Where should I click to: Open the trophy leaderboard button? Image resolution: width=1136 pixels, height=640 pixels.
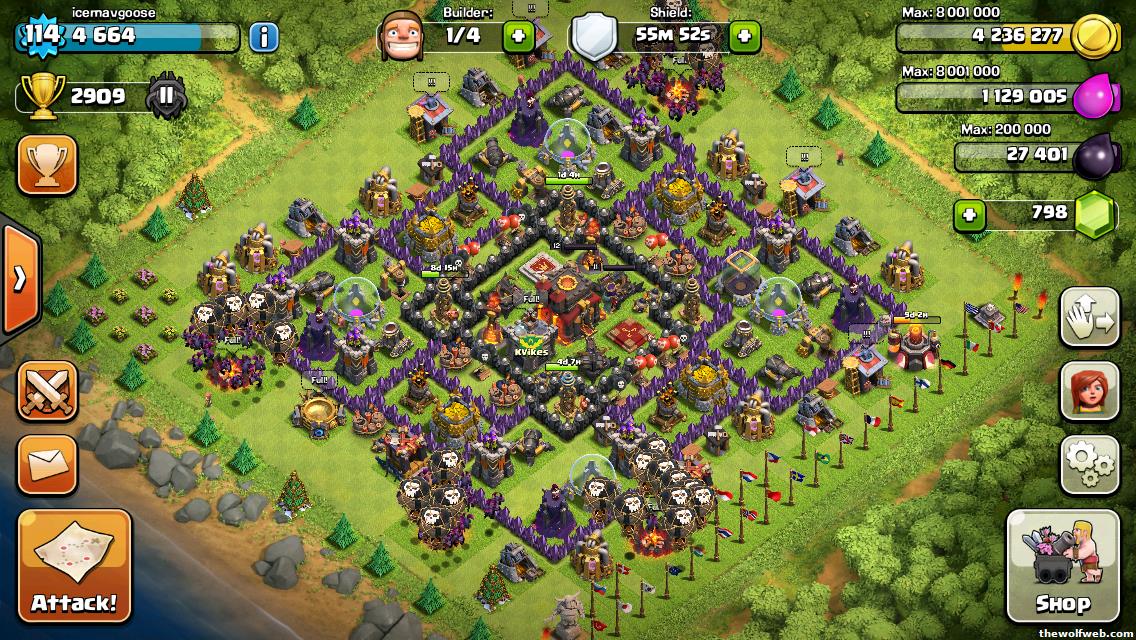[46, 165]
